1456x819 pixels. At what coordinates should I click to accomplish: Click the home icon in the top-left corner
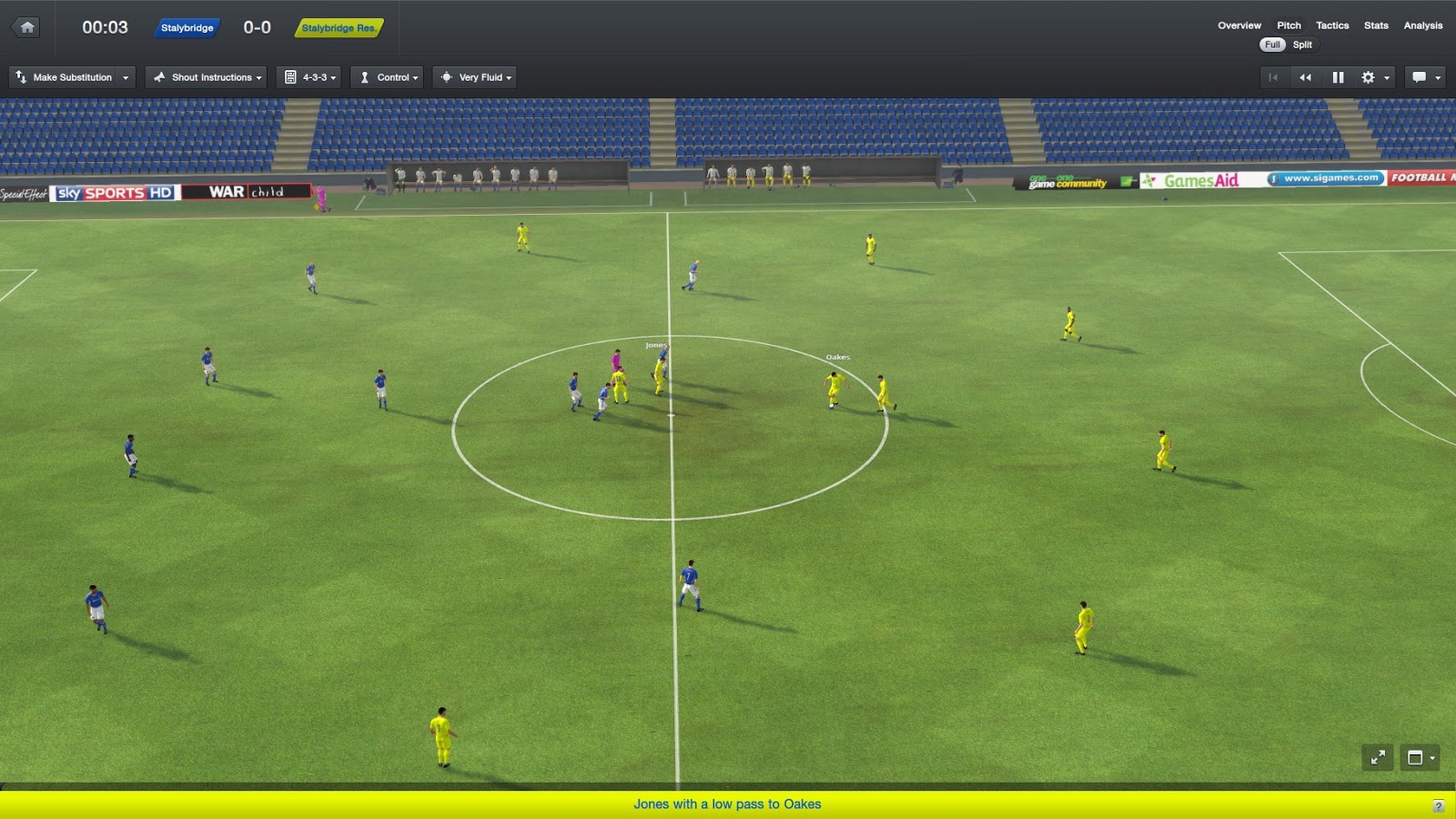point(26,26)
